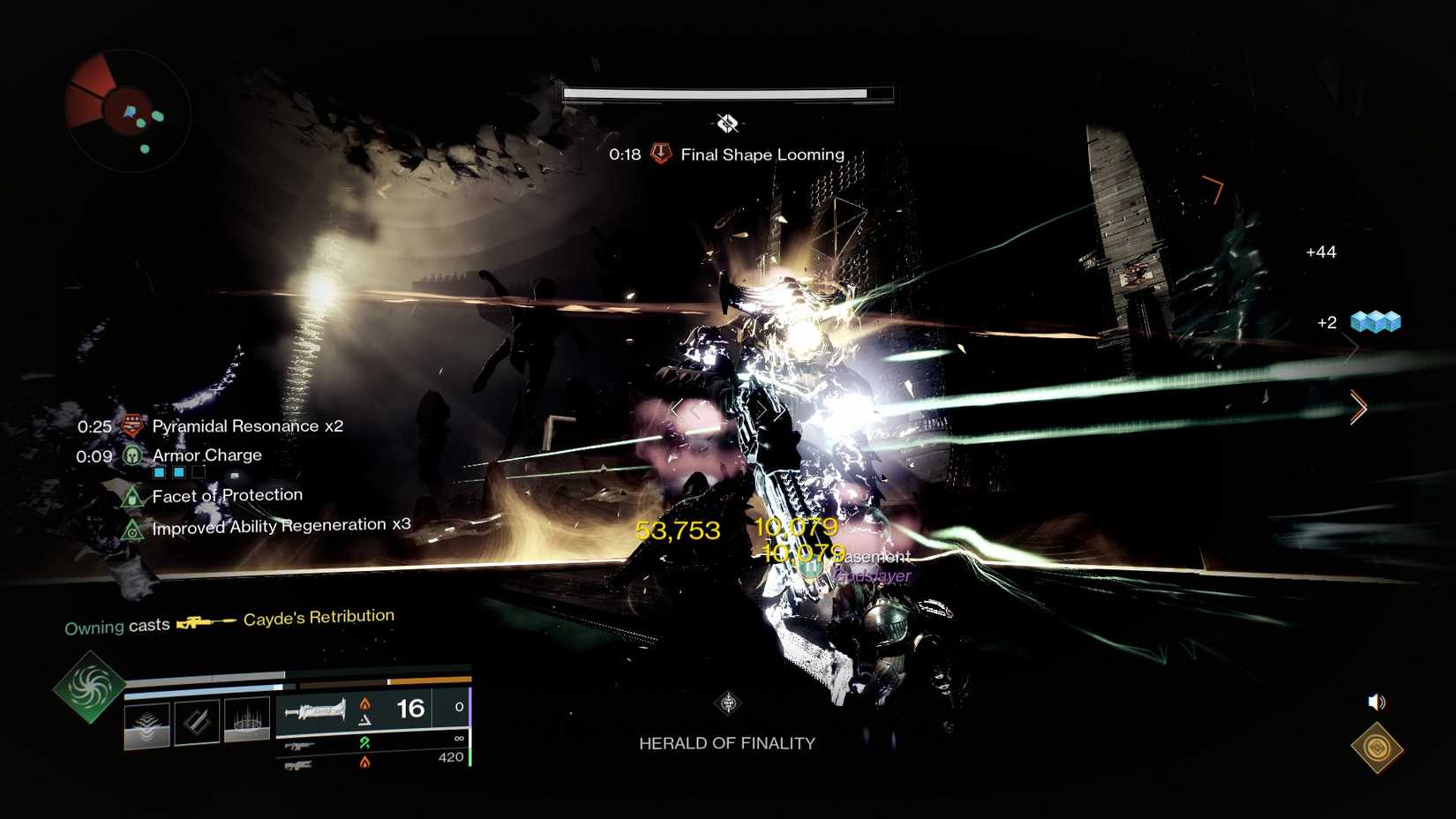Expand the orange chevron on the right edge
1456x819 pixels.
coord(1356,409)
